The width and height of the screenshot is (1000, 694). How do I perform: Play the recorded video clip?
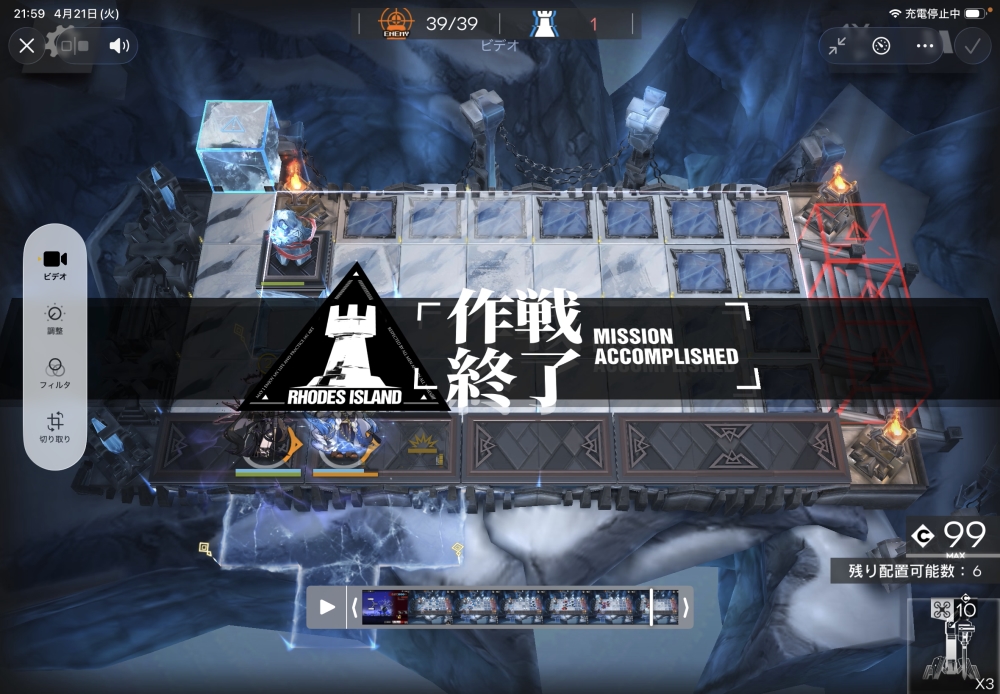pyautogui.click(x=327, y=607)
